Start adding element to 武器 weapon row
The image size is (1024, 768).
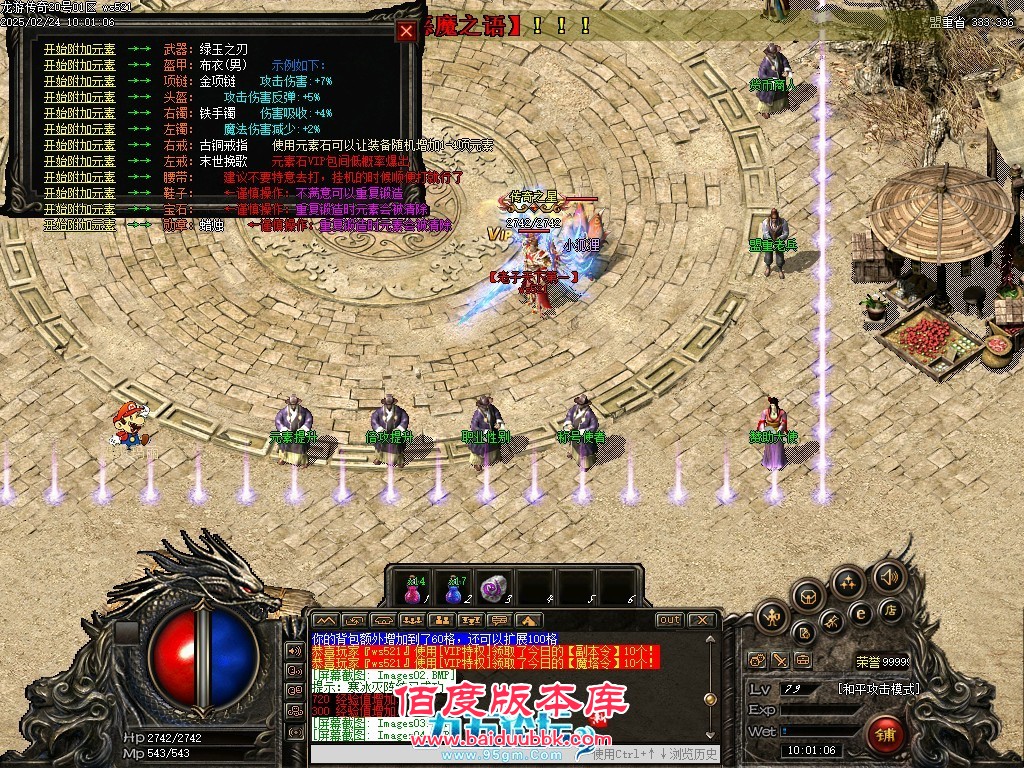coord(79,49)
